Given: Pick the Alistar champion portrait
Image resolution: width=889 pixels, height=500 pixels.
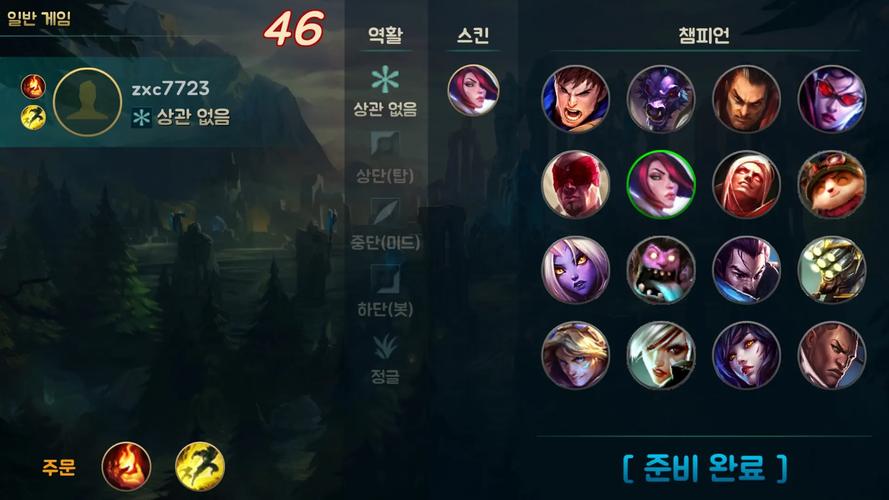Looking at the screenshot, I should (x=661, y=98).
